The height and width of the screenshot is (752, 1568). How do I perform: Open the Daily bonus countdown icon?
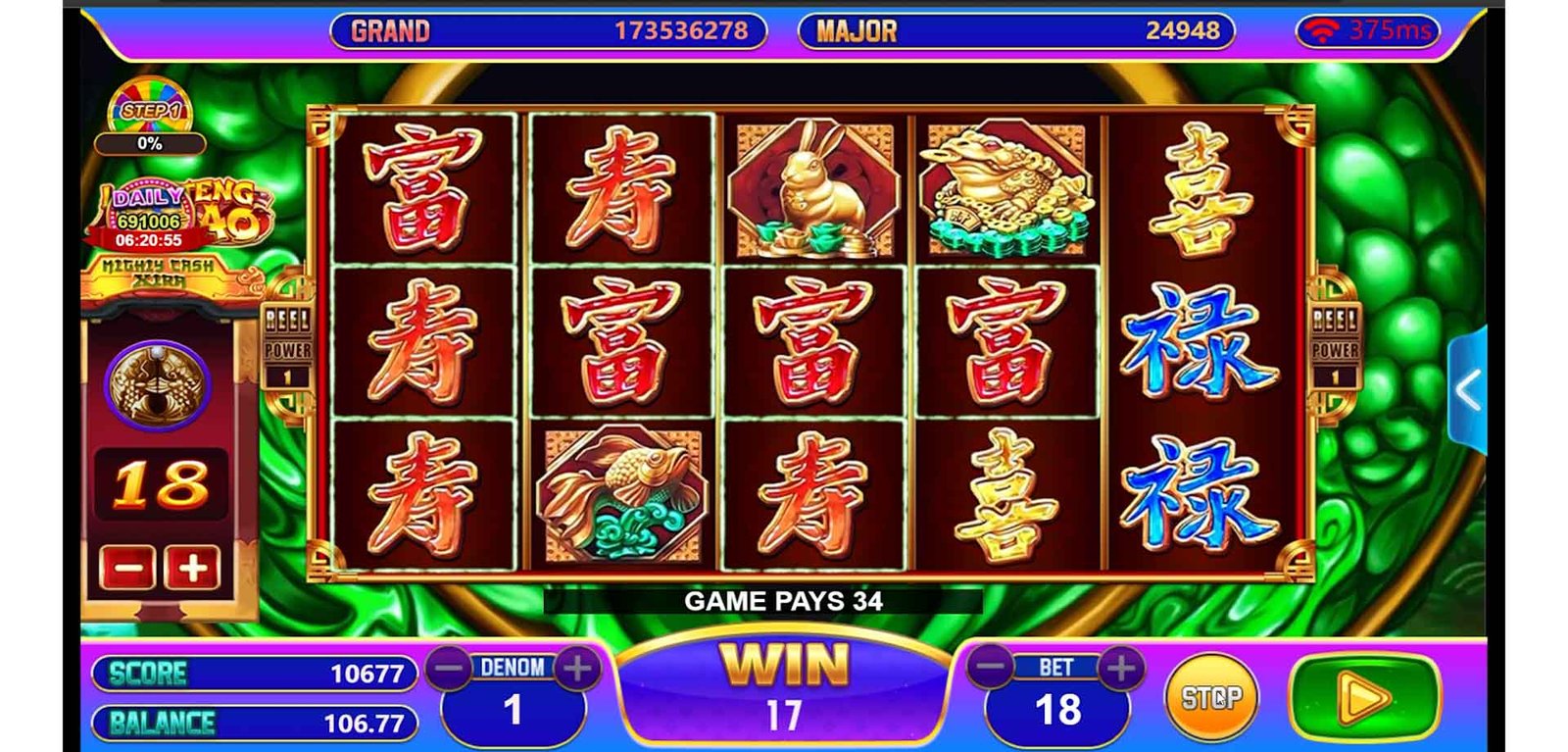click(x=149, y=216)
